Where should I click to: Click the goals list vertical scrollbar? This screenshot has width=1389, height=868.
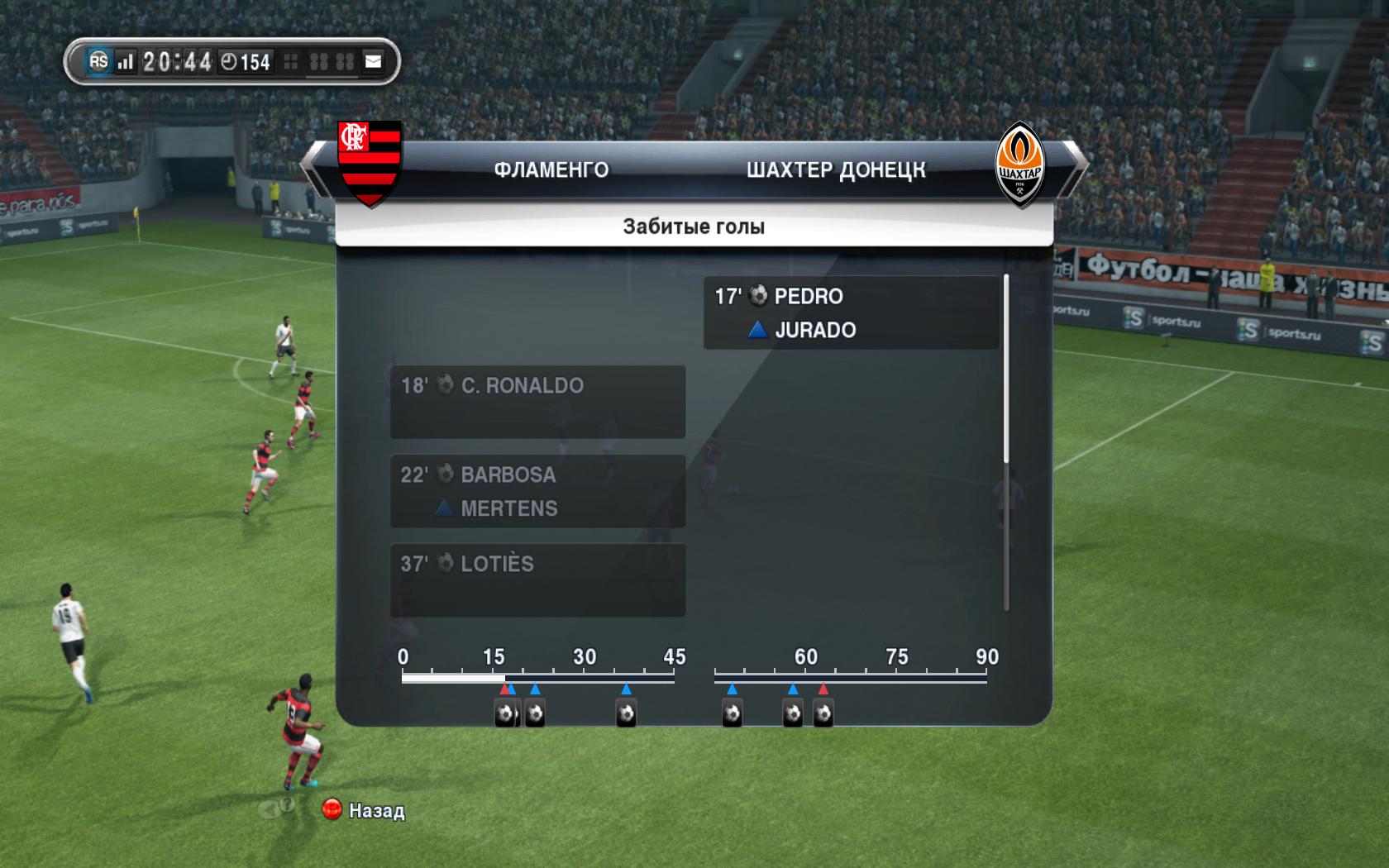pyautogui.click(x=1006, y=370)
